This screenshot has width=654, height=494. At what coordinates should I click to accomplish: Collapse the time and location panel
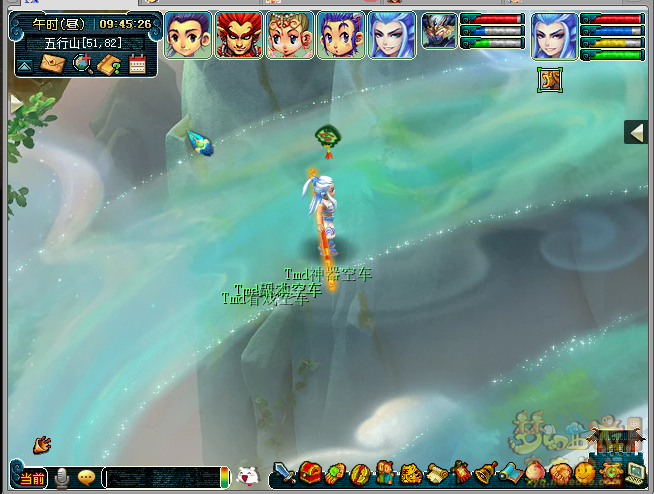coord(24,66)
